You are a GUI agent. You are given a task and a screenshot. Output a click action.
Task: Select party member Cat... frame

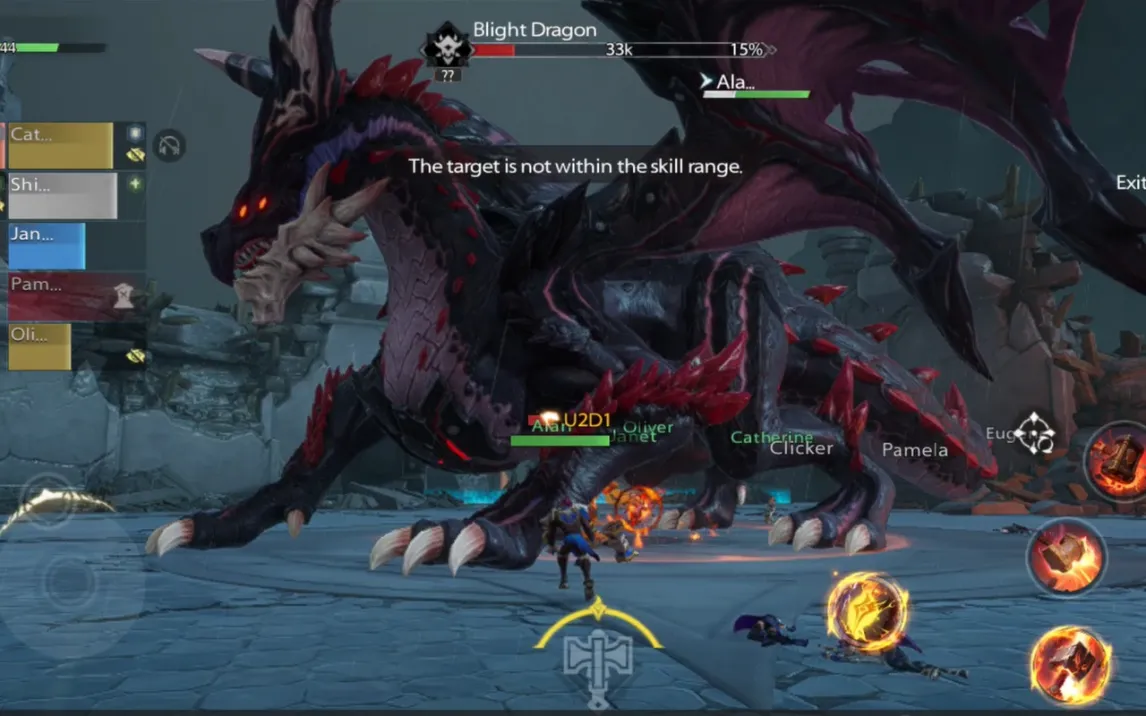pyautogui.click(x=61, y=146)
